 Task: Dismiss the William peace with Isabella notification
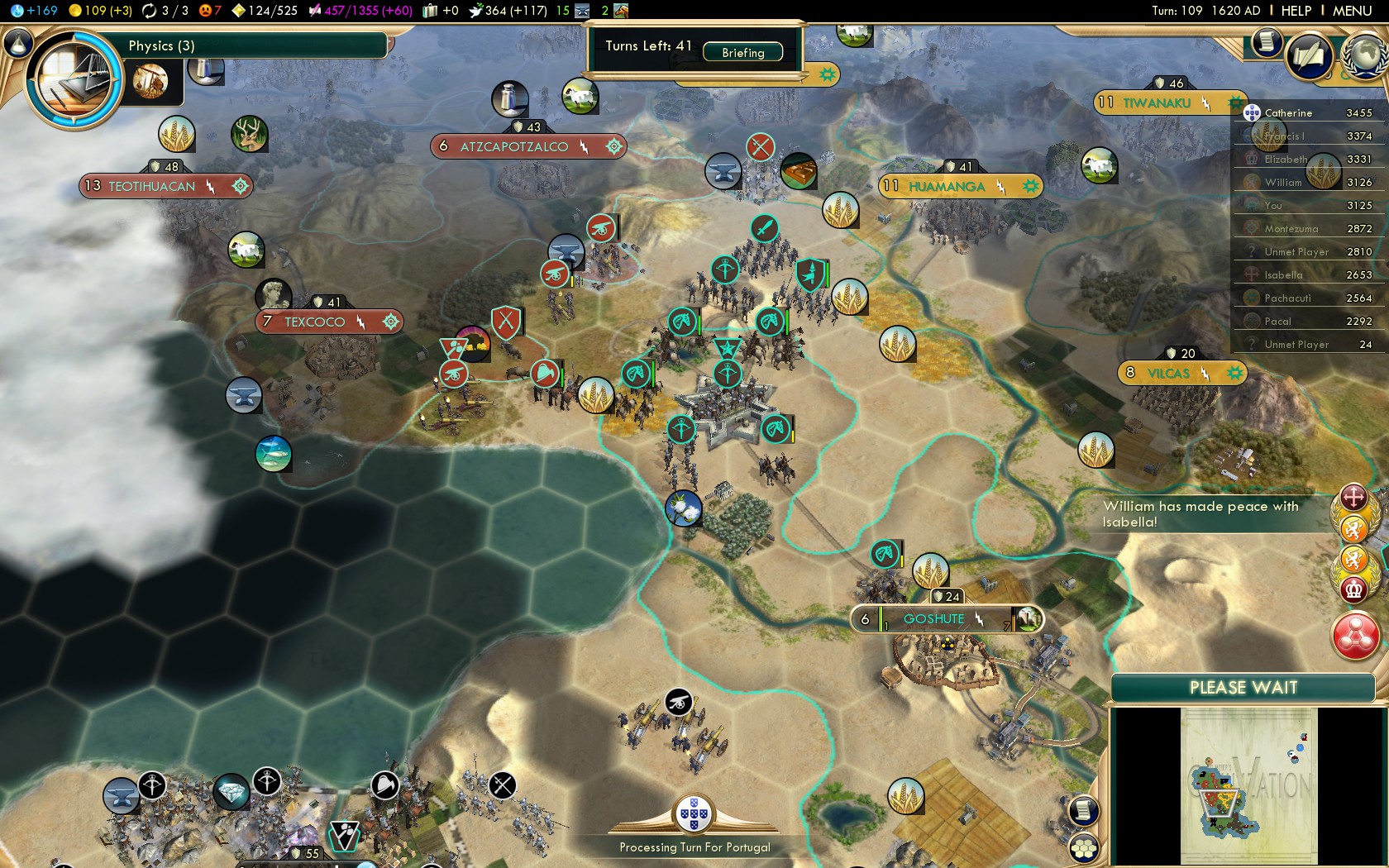(x=1200, y=513)
